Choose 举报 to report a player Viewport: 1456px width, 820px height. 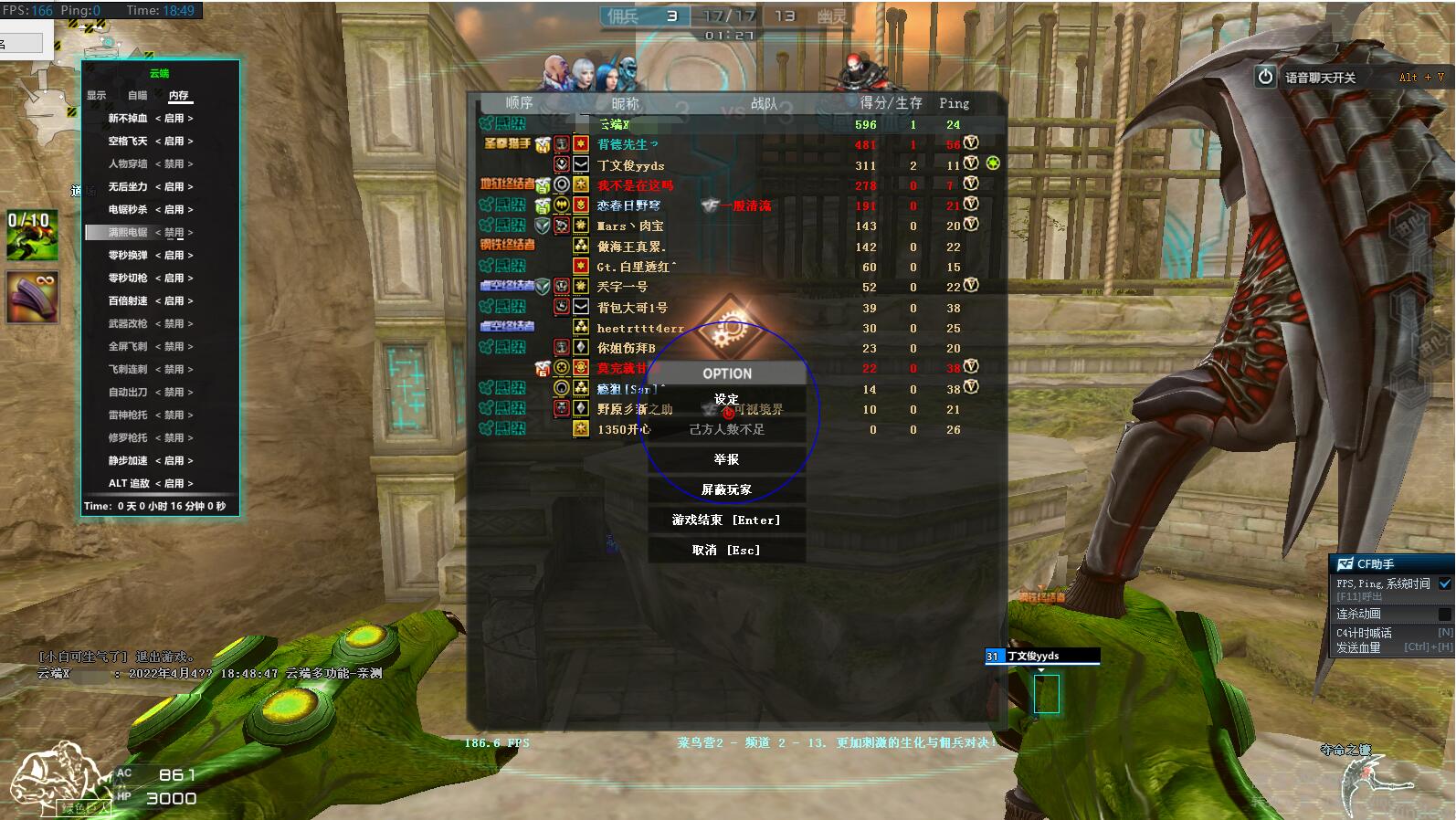726,459
